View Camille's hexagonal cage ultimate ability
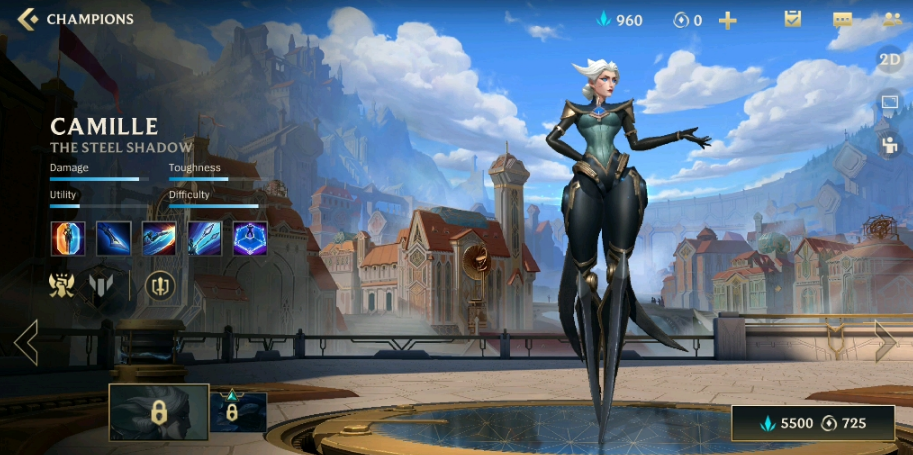Image resolution: width=913 pixels, height=455 pixels. (250, 239)
